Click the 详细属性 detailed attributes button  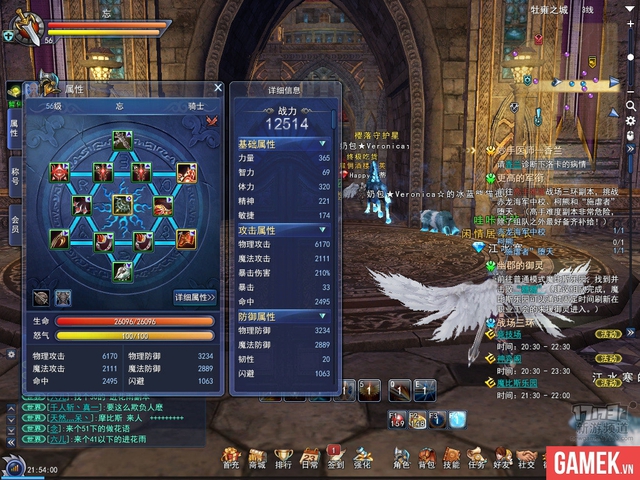tap(195, 297)
